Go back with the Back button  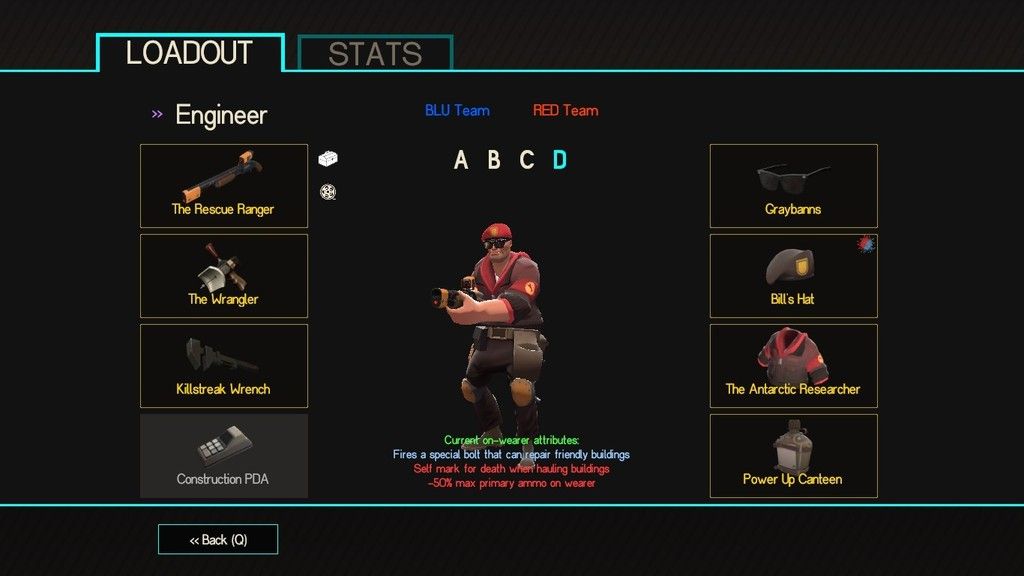[218, 540]
